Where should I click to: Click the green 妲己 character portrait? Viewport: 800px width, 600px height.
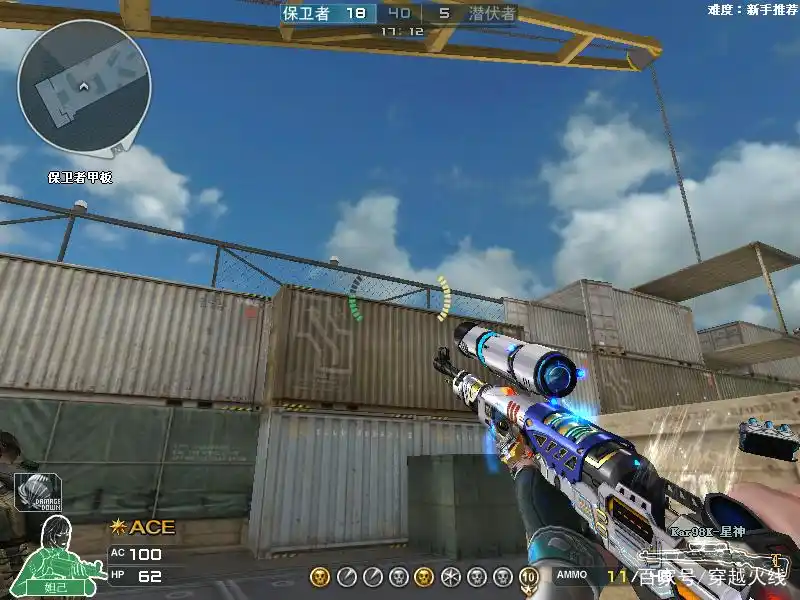[x=51, y=548]
